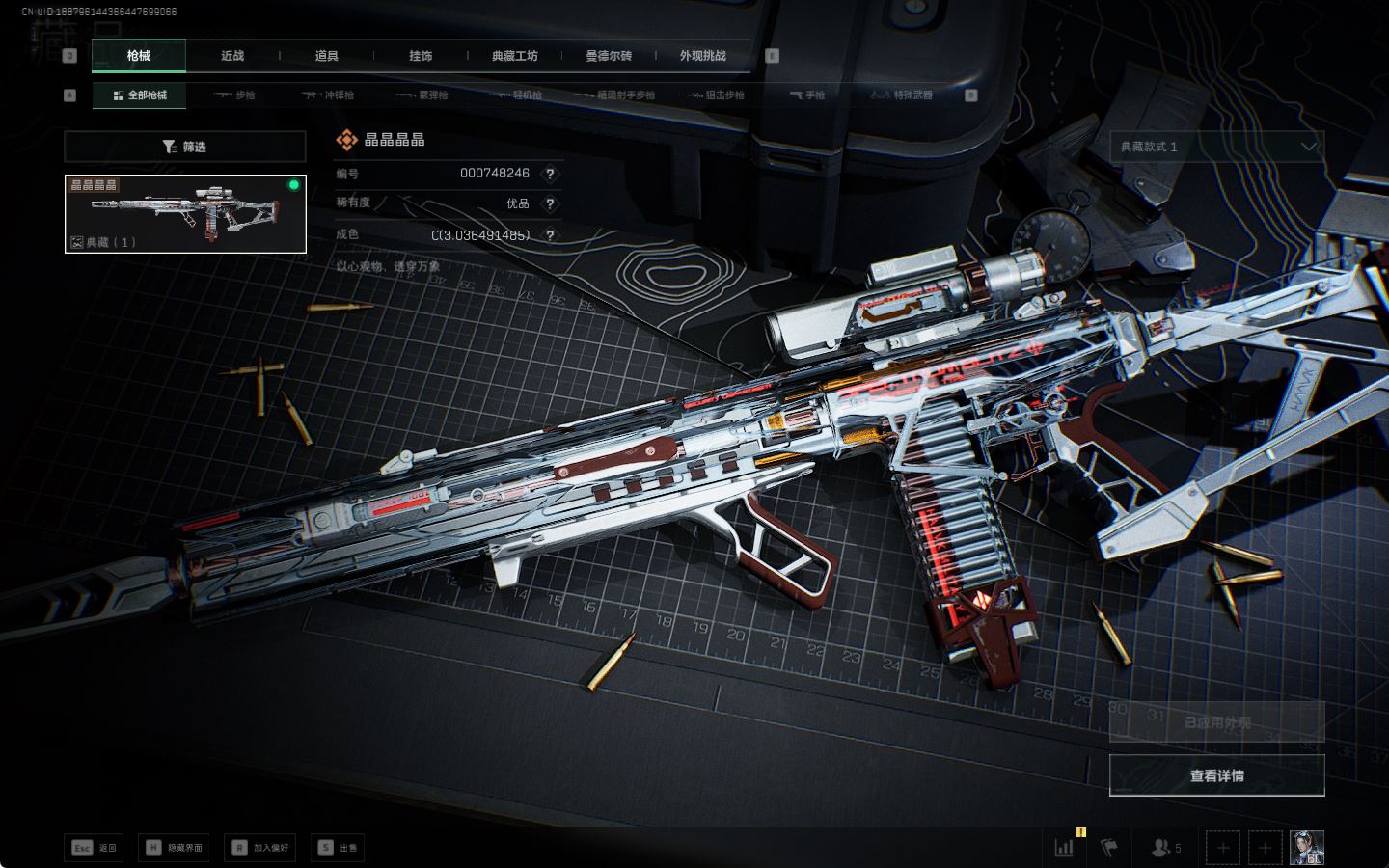Select the 晶晶晶晶 weapon skin thumbnail

coord(185,214)
